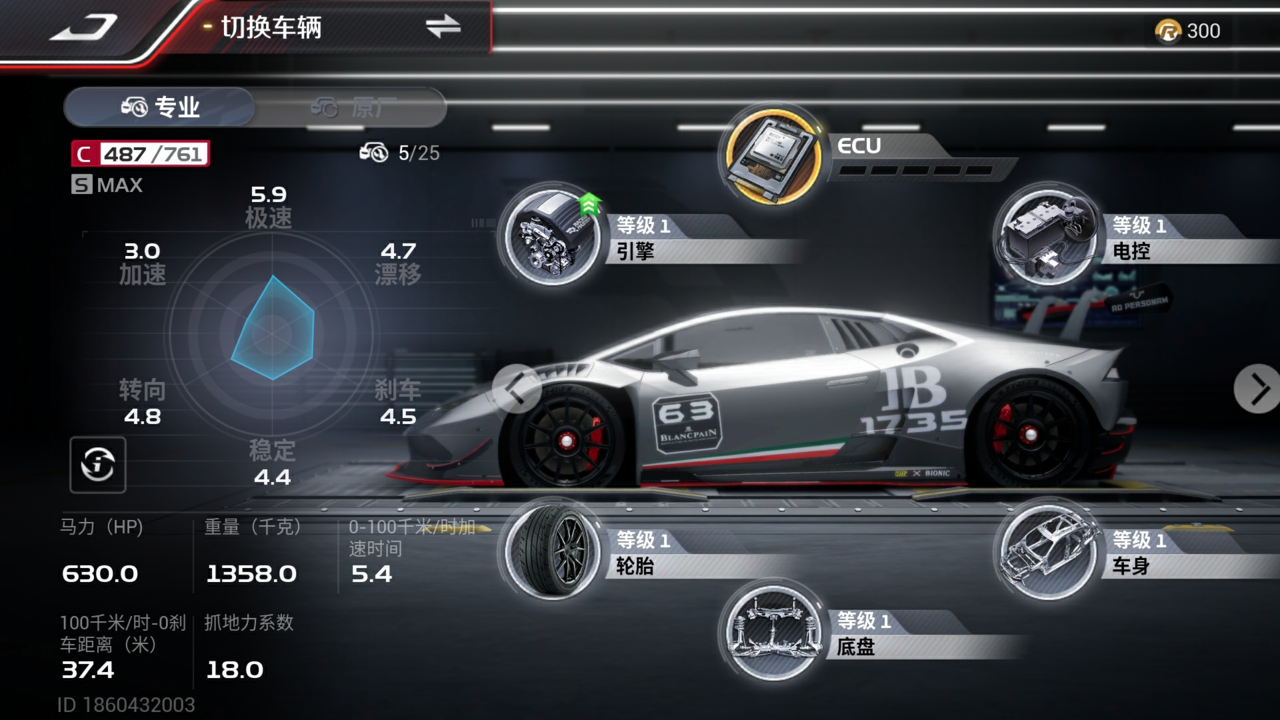Choose the 轮胎 tire part
This screenshot has width=1280, height=720.
pos(551,551)
